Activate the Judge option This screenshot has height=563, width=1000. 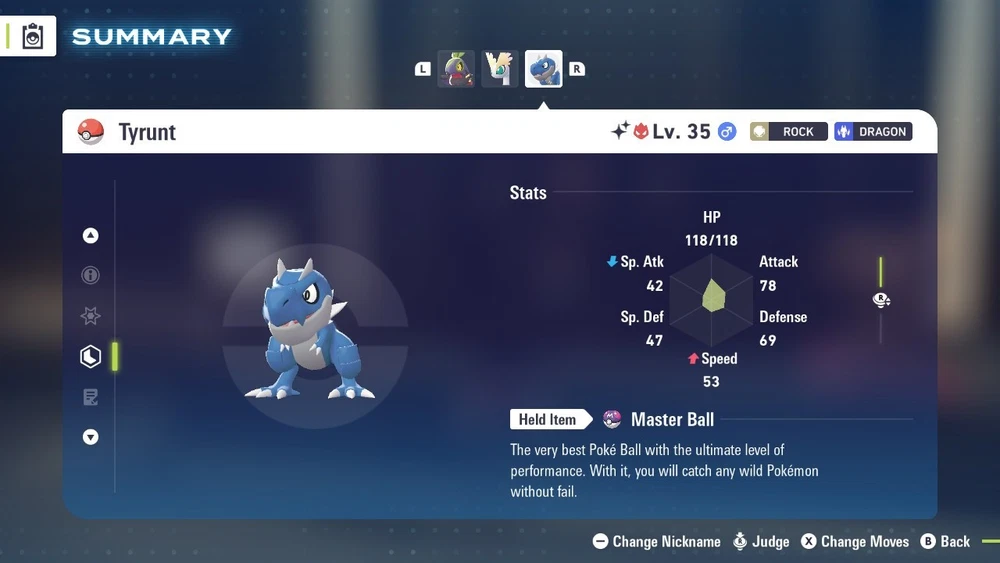761,541
